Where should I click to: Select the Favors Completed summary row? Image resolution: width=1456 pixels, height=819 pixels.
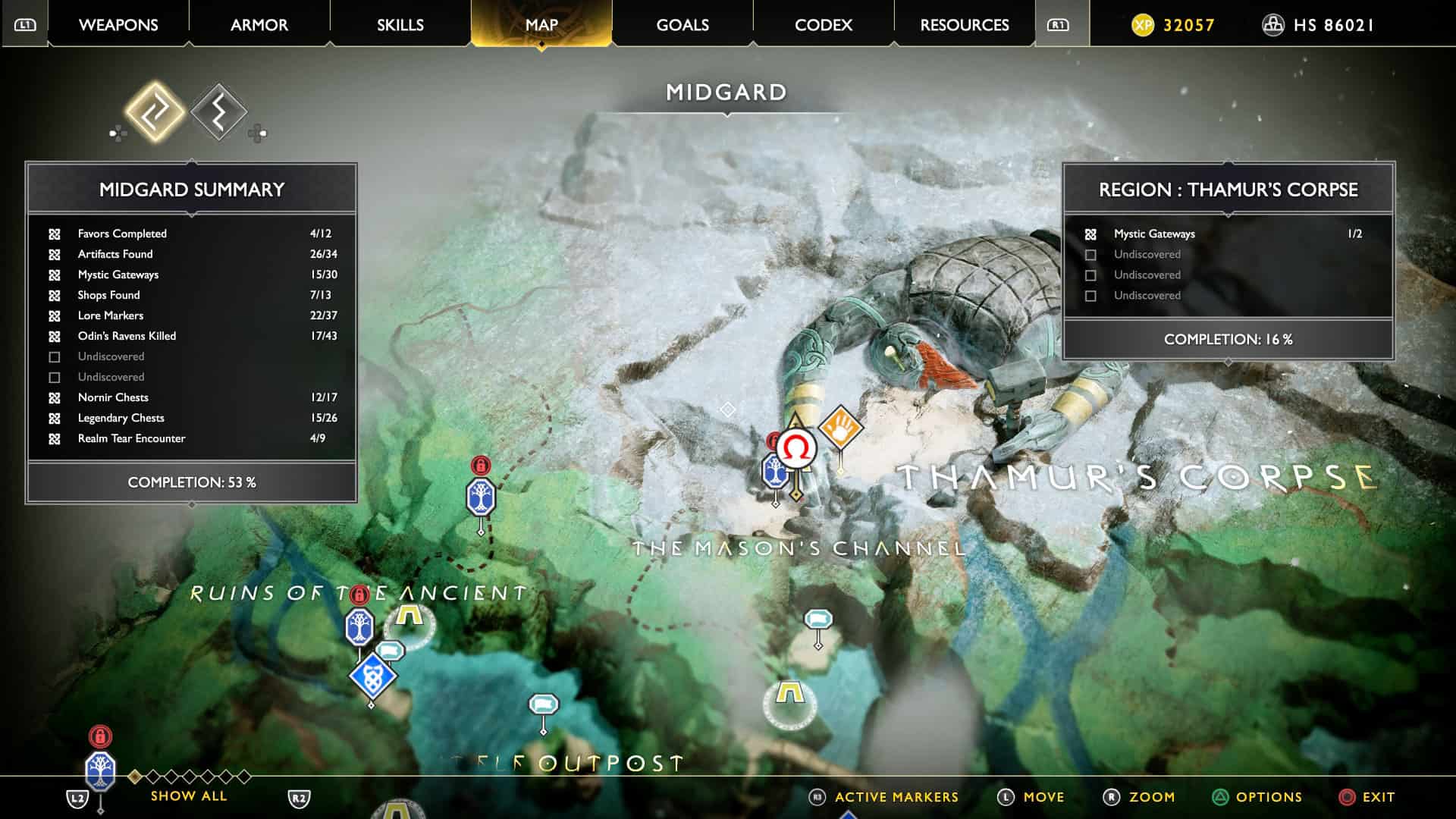191,234
